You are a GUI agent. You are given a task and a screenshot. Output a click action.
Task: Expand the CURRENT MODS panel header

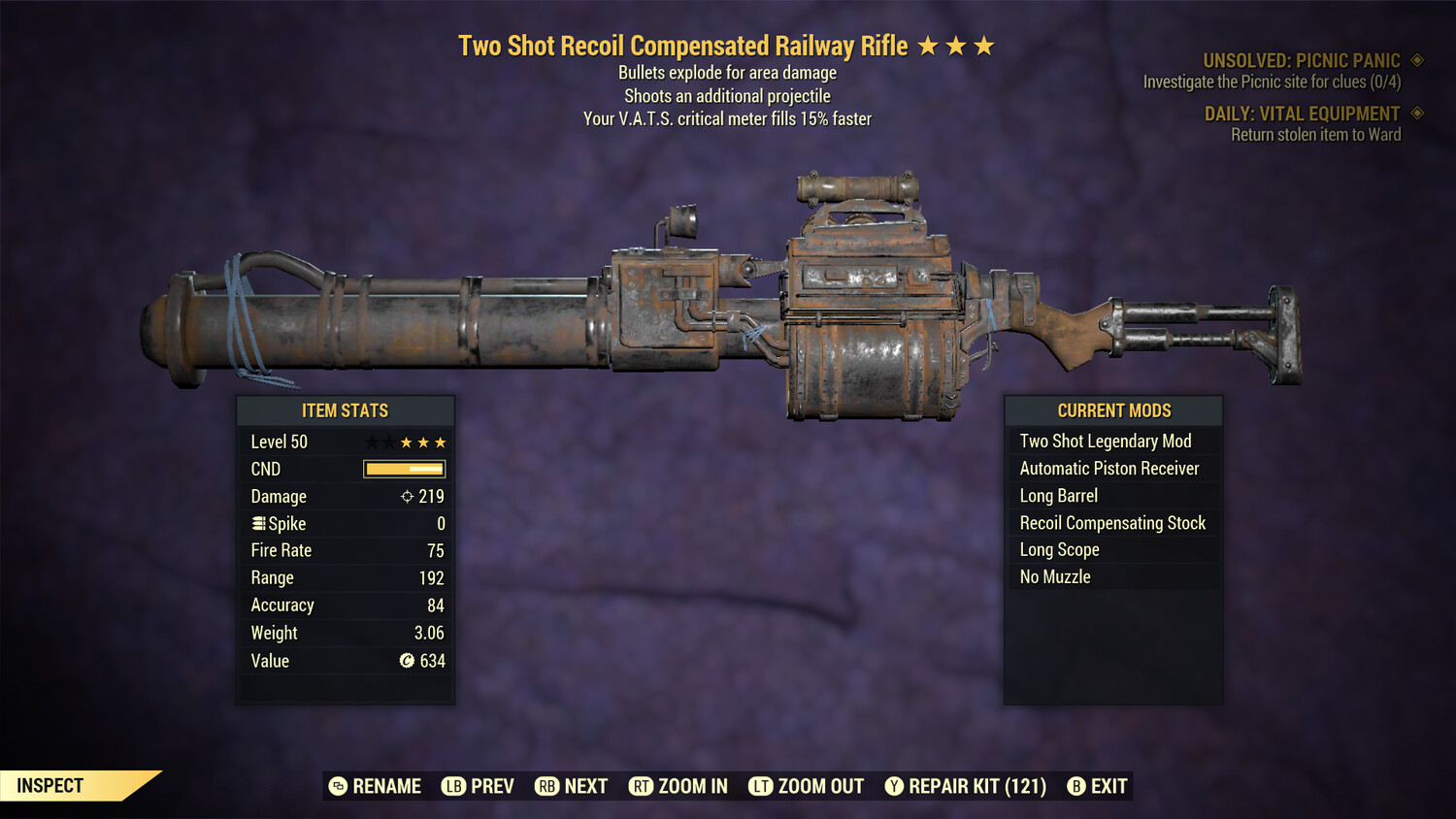pos(1112,410)
